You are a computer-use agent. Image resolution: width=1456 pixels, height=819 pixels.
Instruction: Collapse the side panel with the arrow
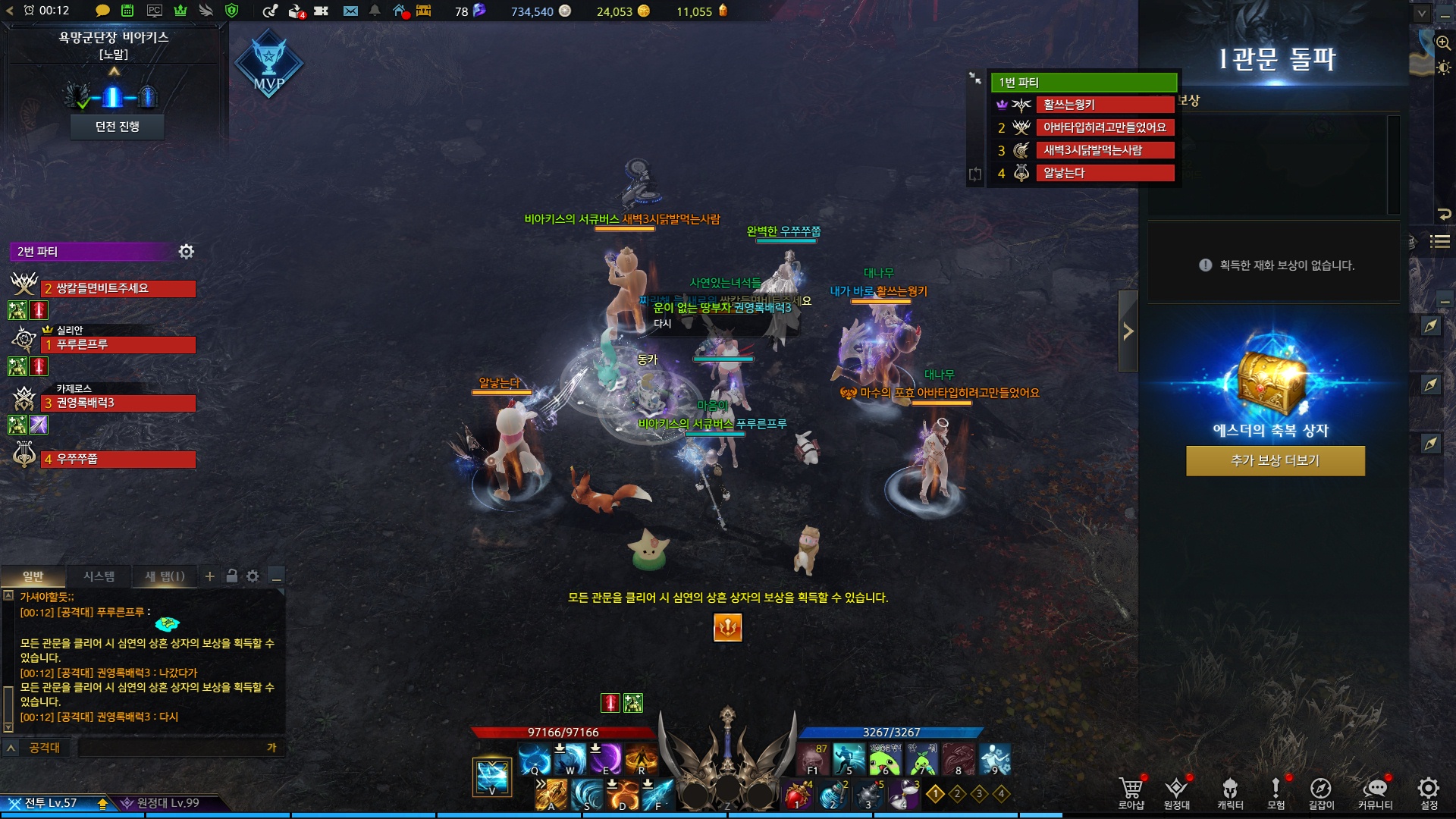(1128, 331)
